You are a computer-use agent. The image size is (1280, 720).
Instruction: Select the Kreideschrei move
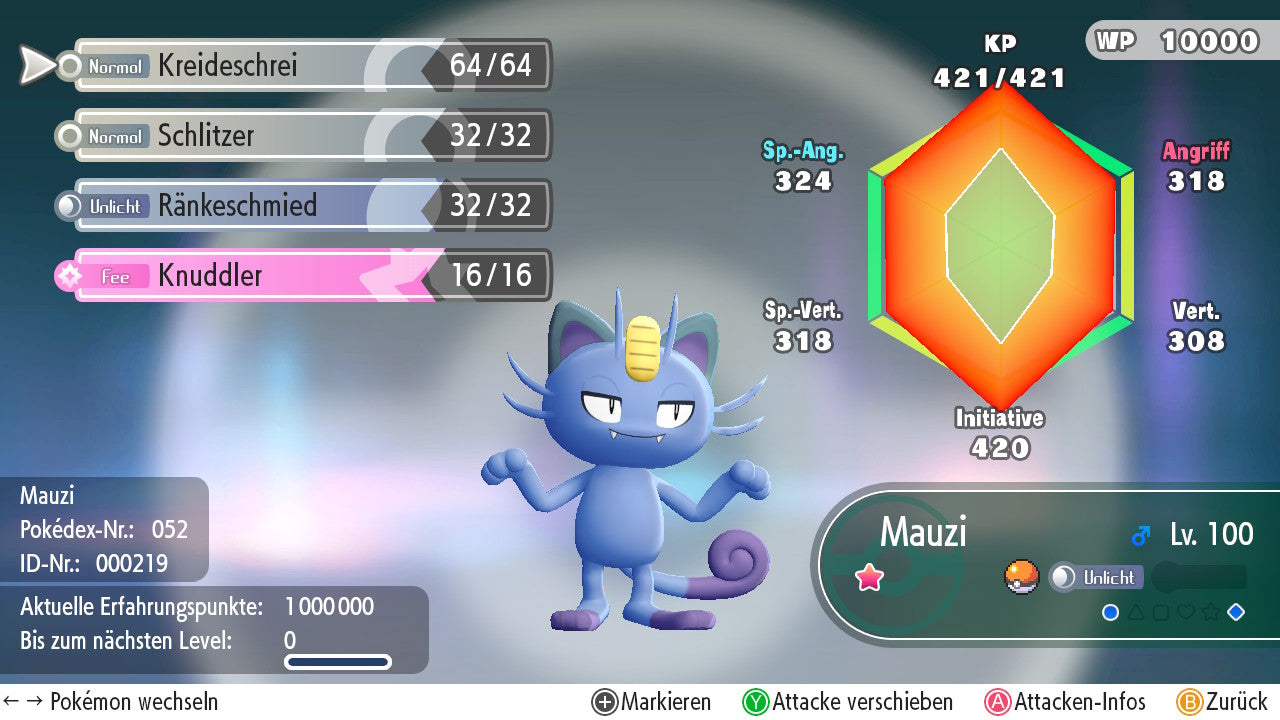click(x=300, y=66)
